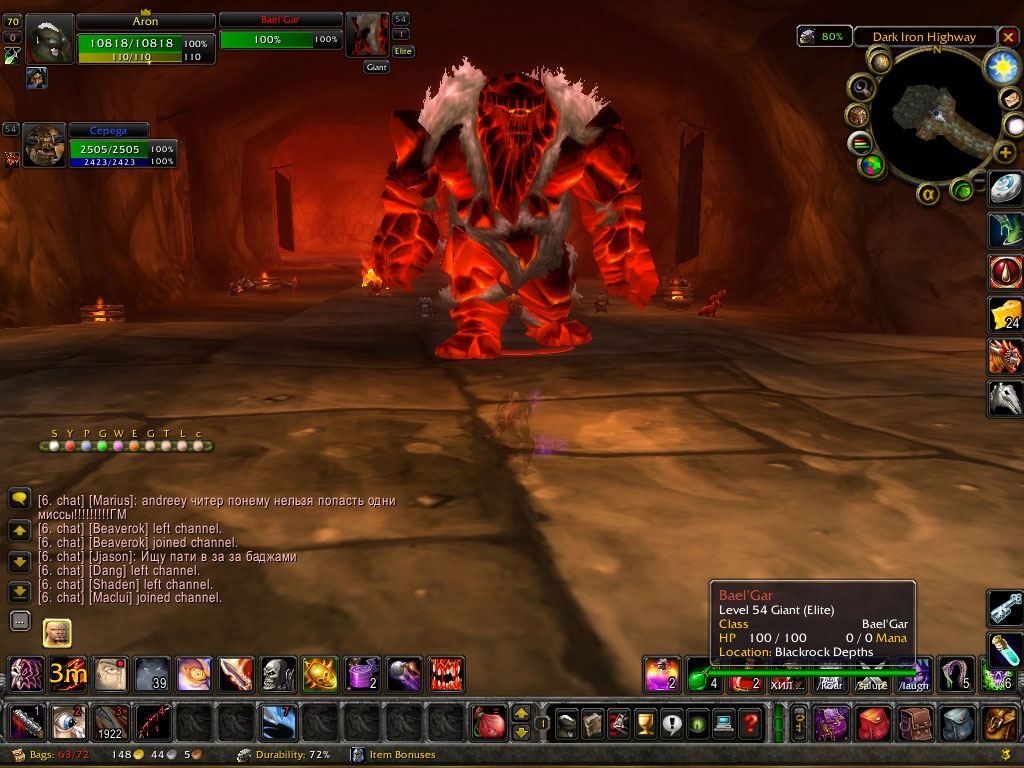Open the red bag slot
This screenshot has height=768, width=1024.
click(x=873, y=722)
